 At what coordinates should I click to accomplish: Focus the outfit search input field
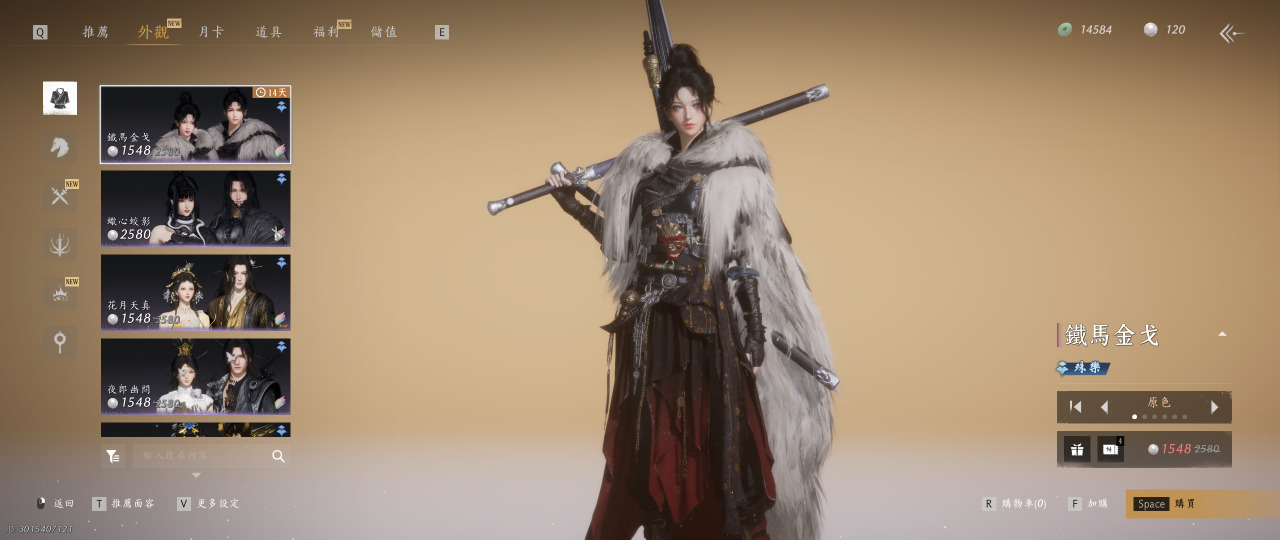(200, 456)
